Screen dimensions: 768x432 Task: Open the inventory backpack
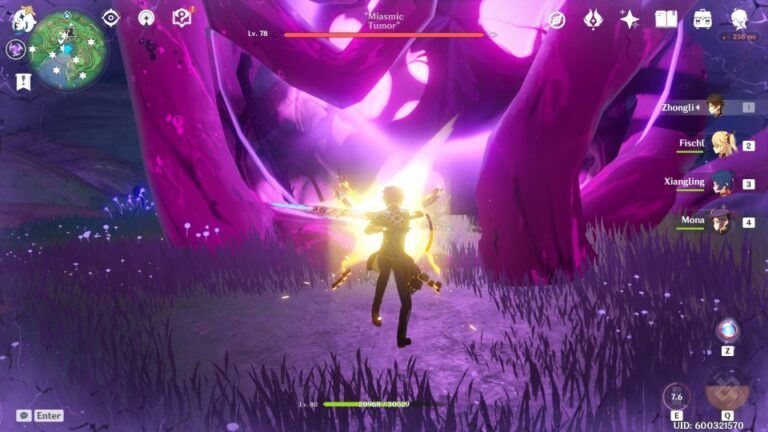(x=703, y=19)
